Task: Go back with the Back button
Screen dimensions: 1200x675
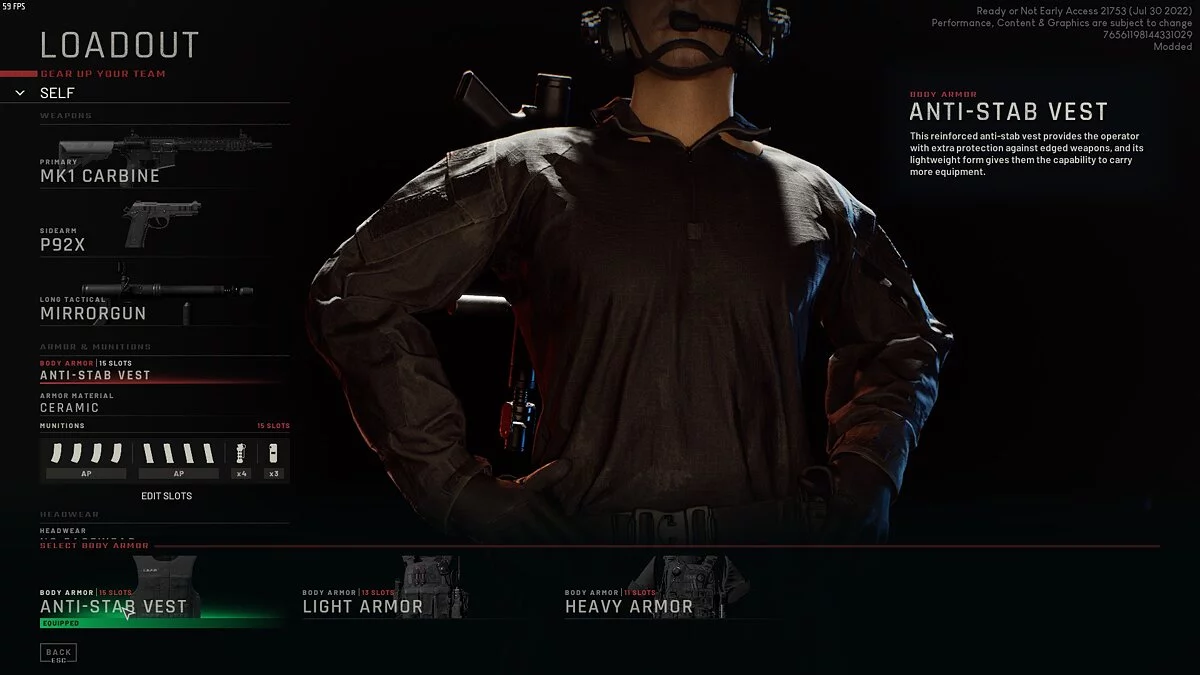Action: 58,654
